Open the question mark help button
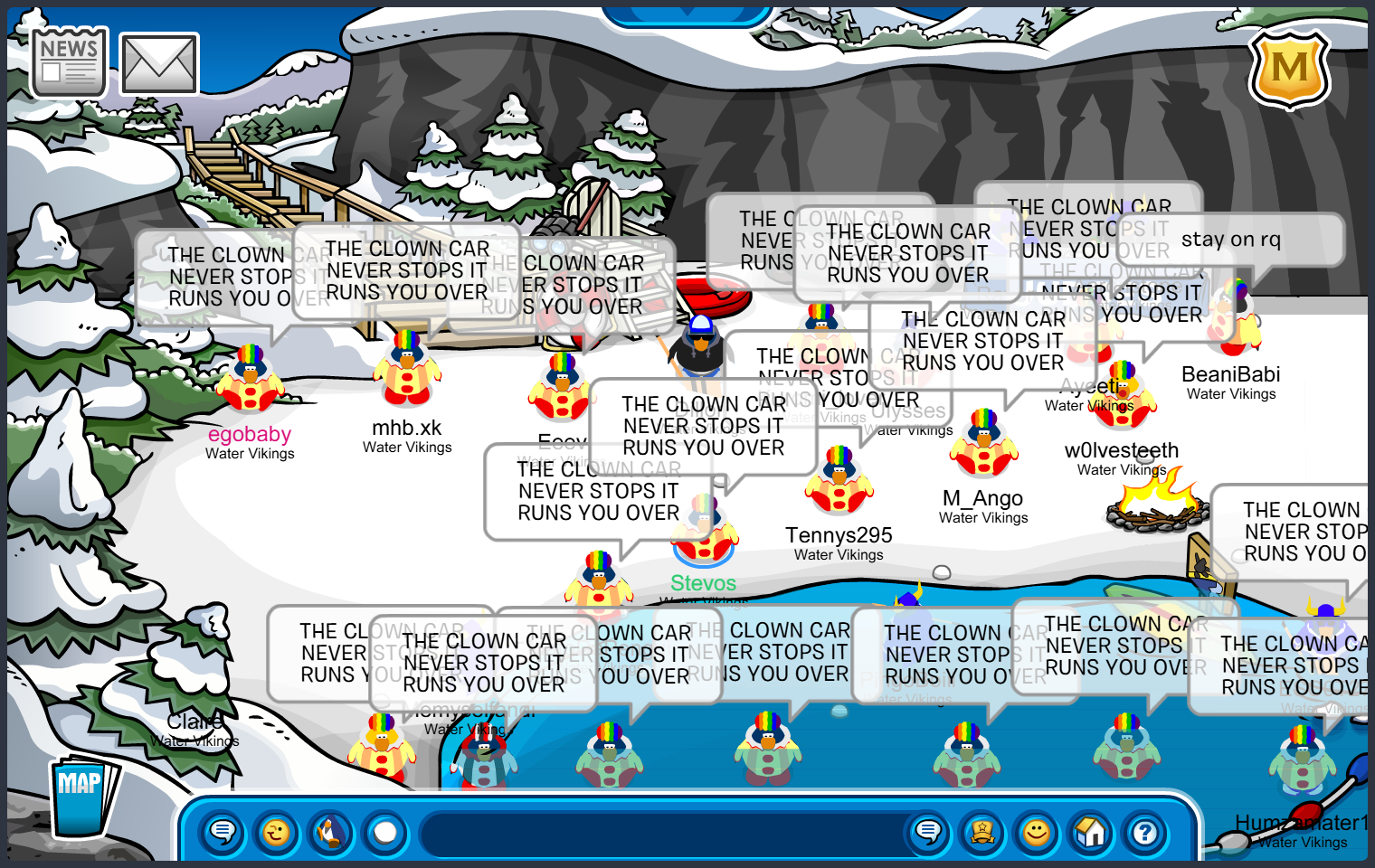Image resolution: width=1375 pixels, height=868 pixels. coord(1145,831)
